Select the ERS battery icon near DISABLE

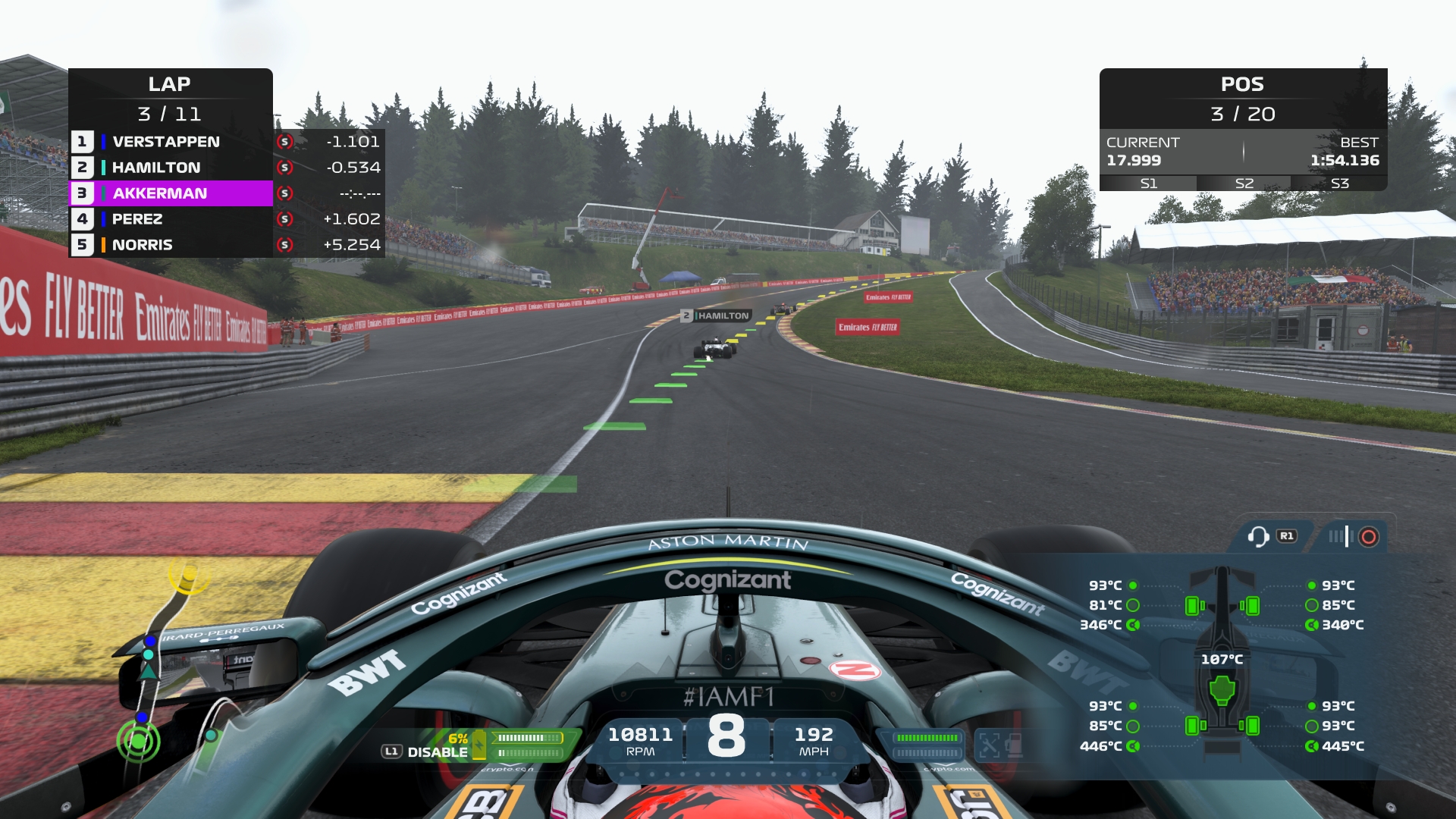[x=479, y=745]
